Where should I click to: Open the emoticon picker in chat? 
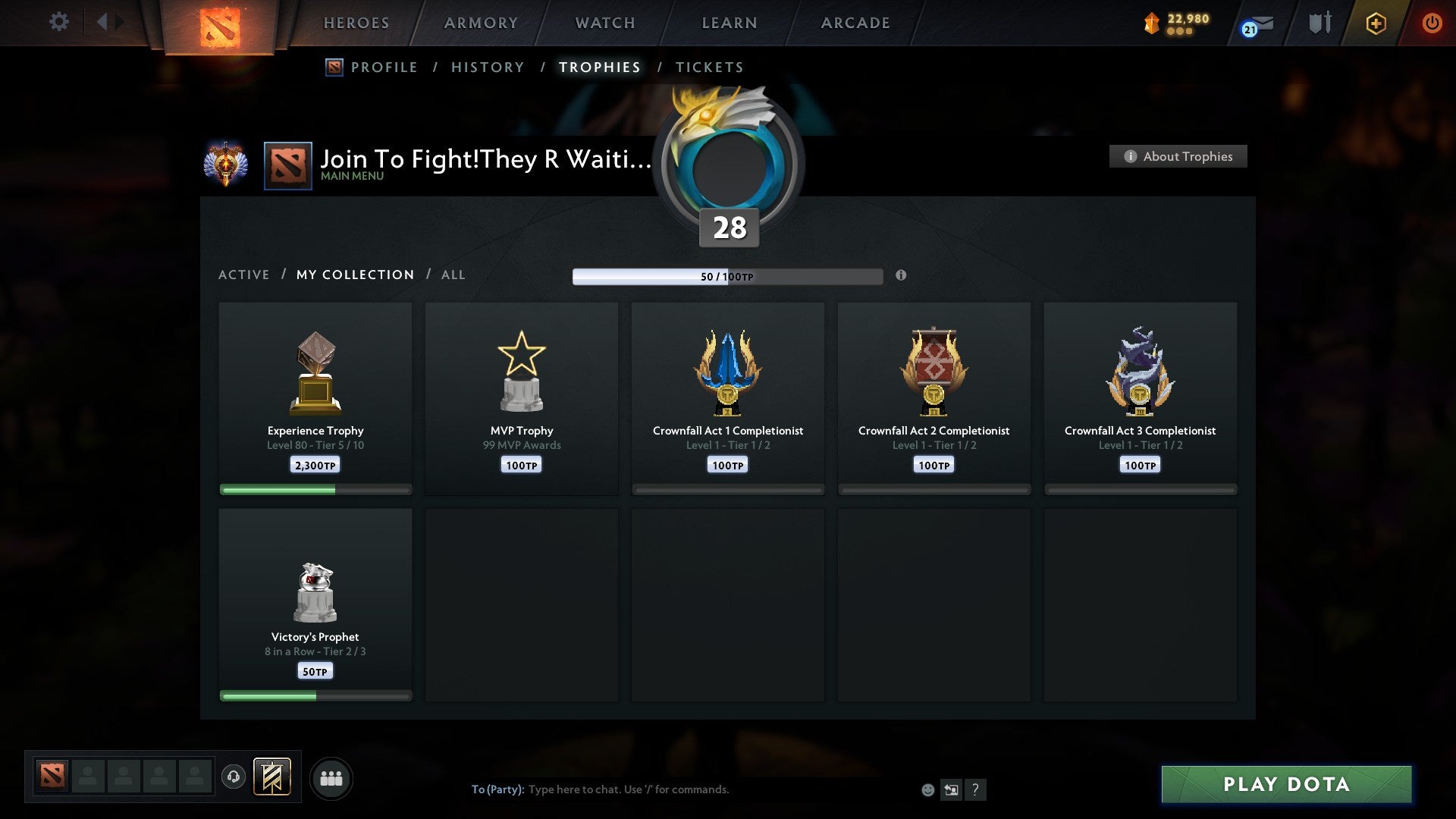(928, 789)
